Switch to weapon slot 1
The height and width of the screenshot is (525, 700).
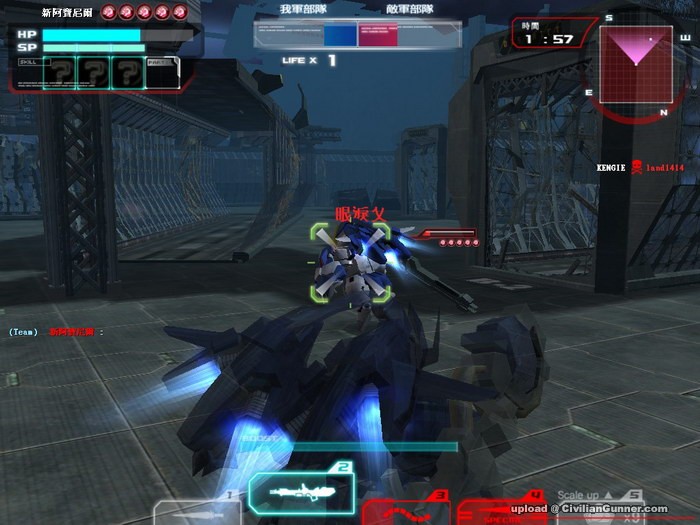[x=200, y=510]
